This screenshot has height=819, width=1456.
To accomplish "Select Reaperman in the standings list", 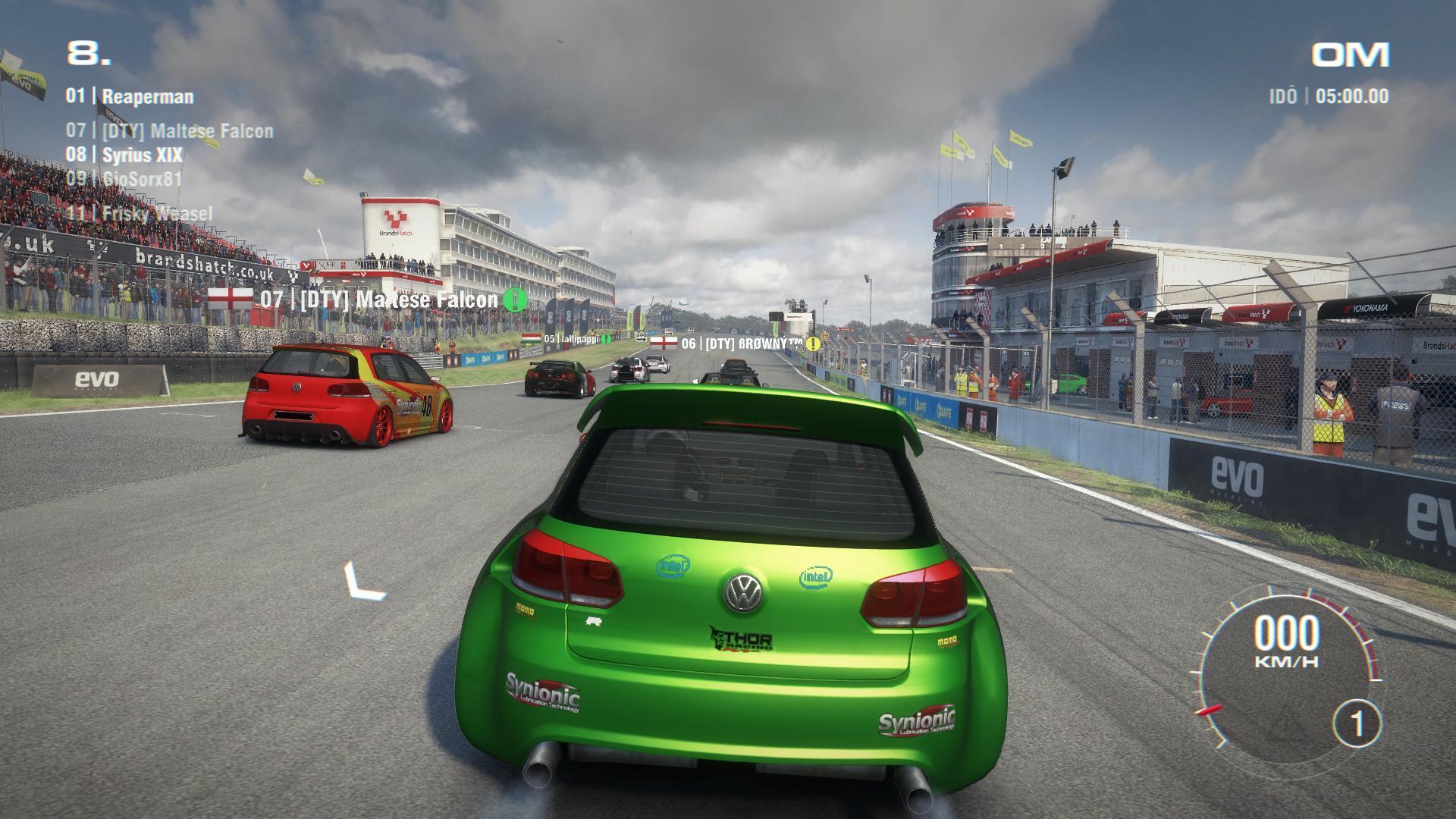I will (130, 96).
